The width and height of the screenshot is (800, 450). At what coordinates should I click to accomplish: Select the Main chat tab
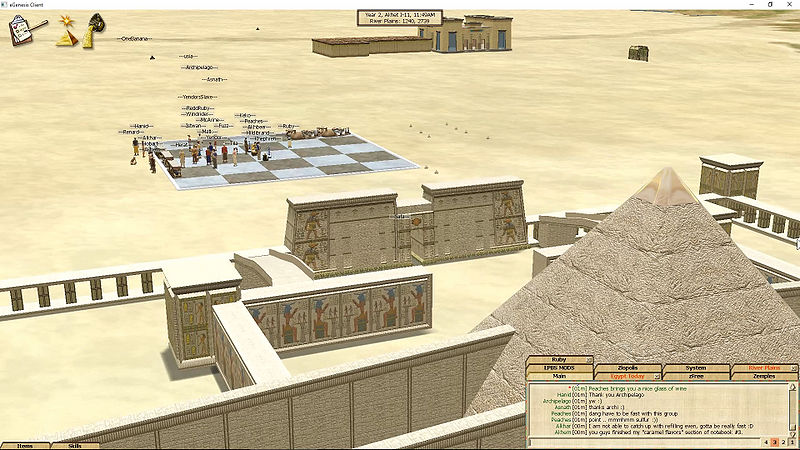560,376
